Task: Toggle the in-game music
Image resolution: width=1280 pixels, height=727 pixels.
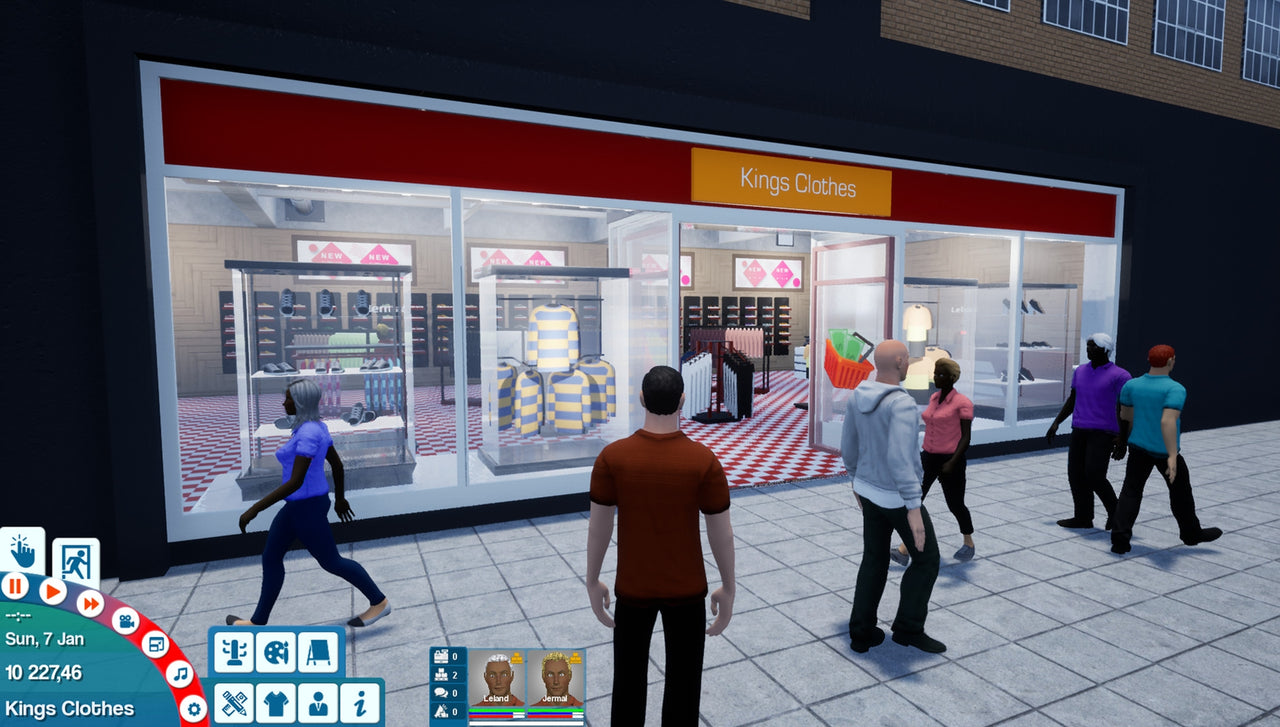Action: click(180, 674)
